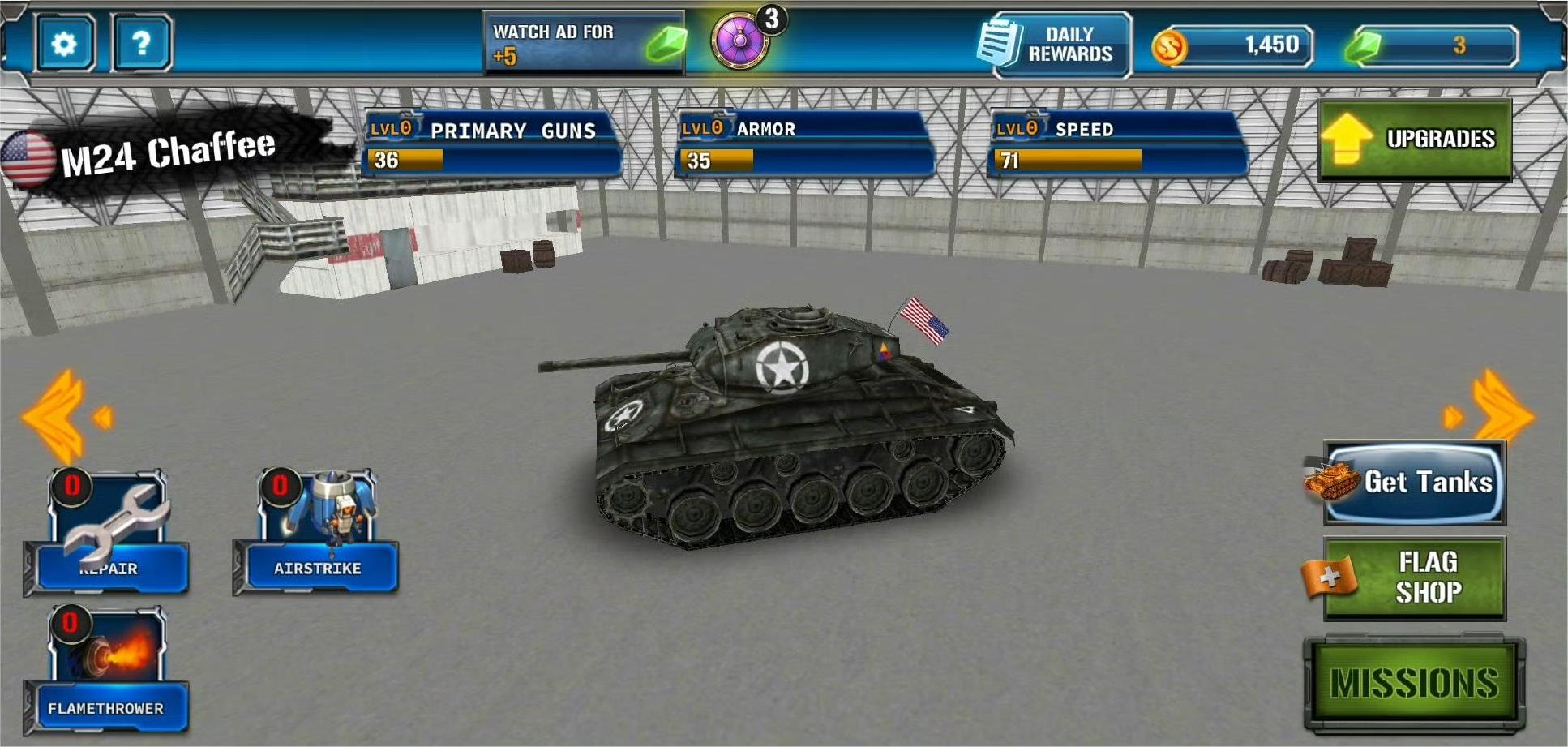
Task: Watch ad for +5 gems
Action: 584,44
